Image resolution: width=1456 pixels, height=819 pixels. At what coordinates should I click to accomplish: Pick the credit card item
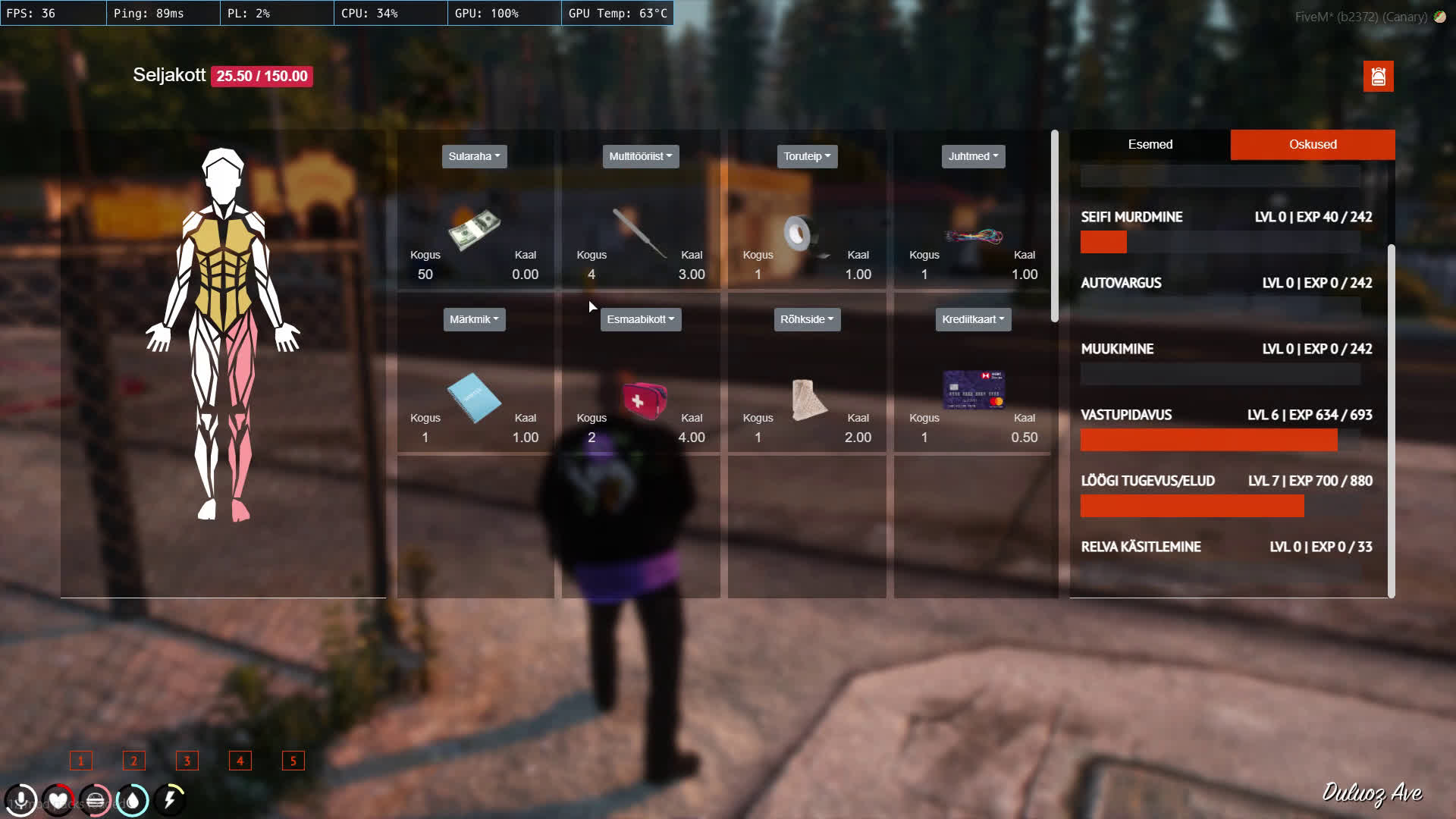point(974,390)
